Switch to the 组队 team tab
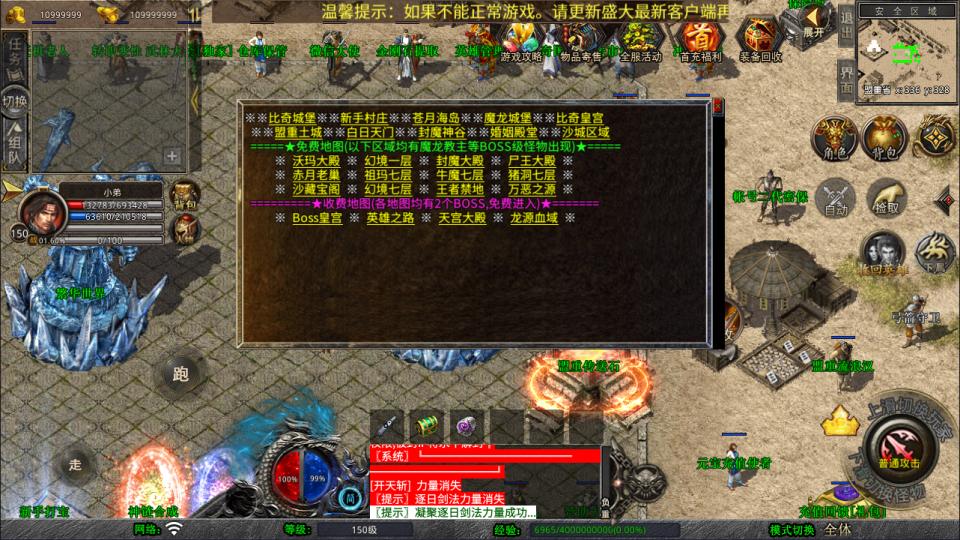Viewport: 960px width, 540px height. pyautogui.click(x=15, y=147)
